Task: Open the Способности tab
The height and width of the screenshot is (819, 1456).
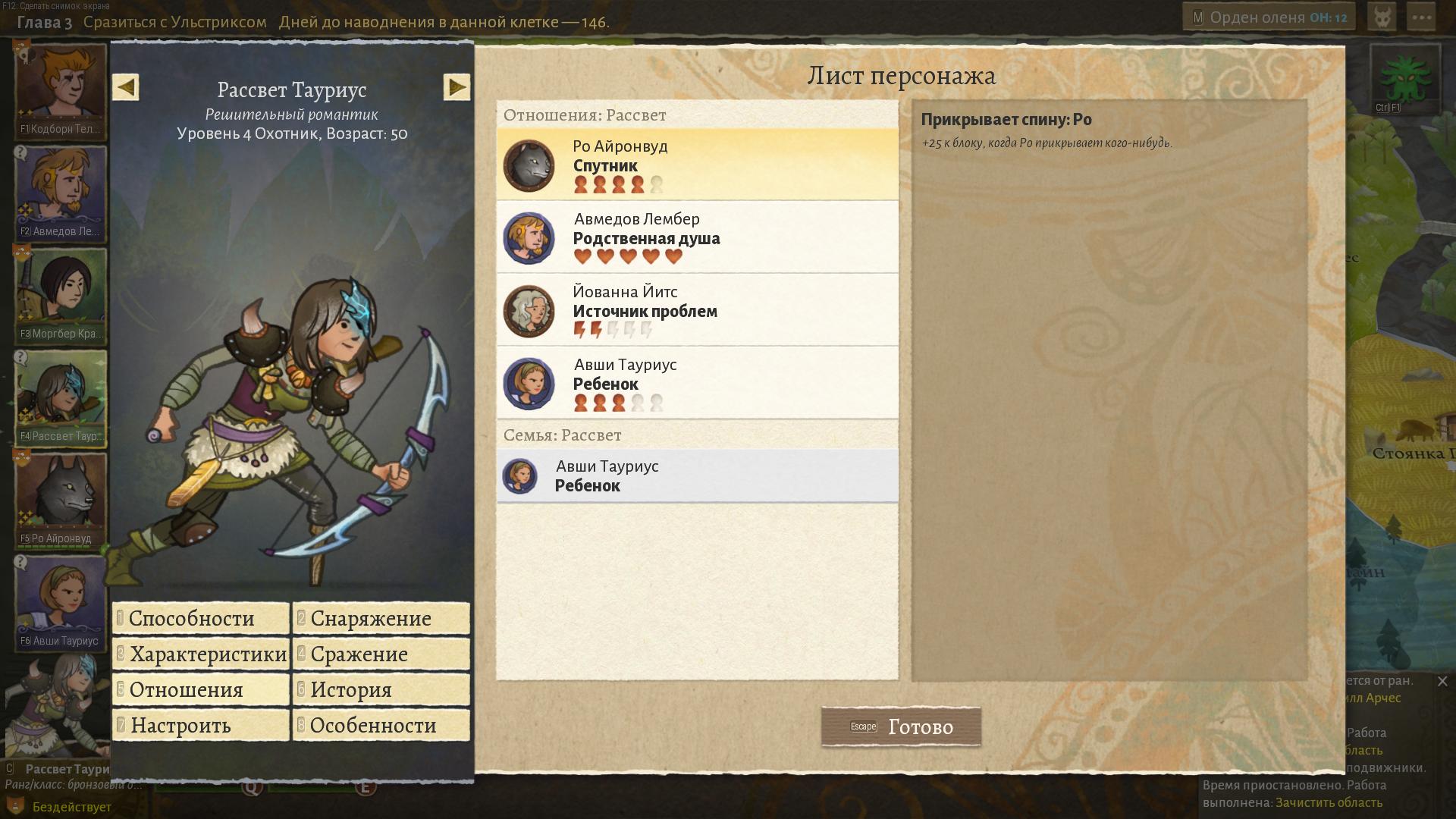Action: click(201, 618)
